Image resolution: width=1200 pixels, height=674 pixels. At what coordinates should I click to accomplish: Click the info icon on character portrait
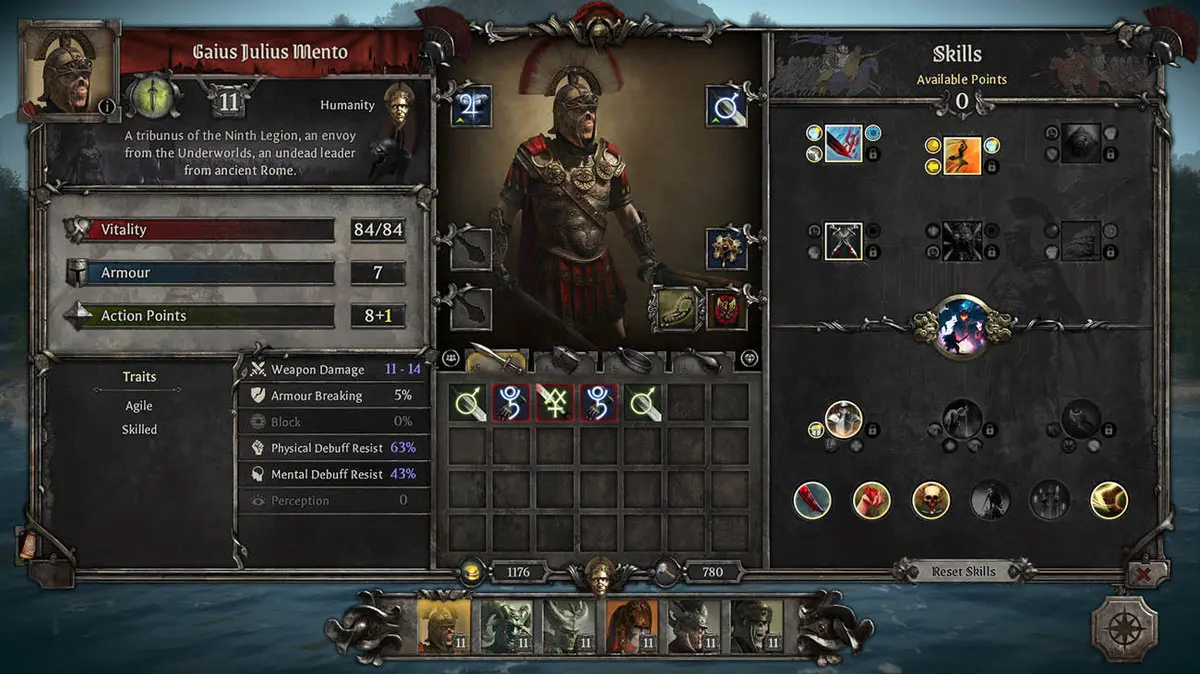tap(105, 107)
